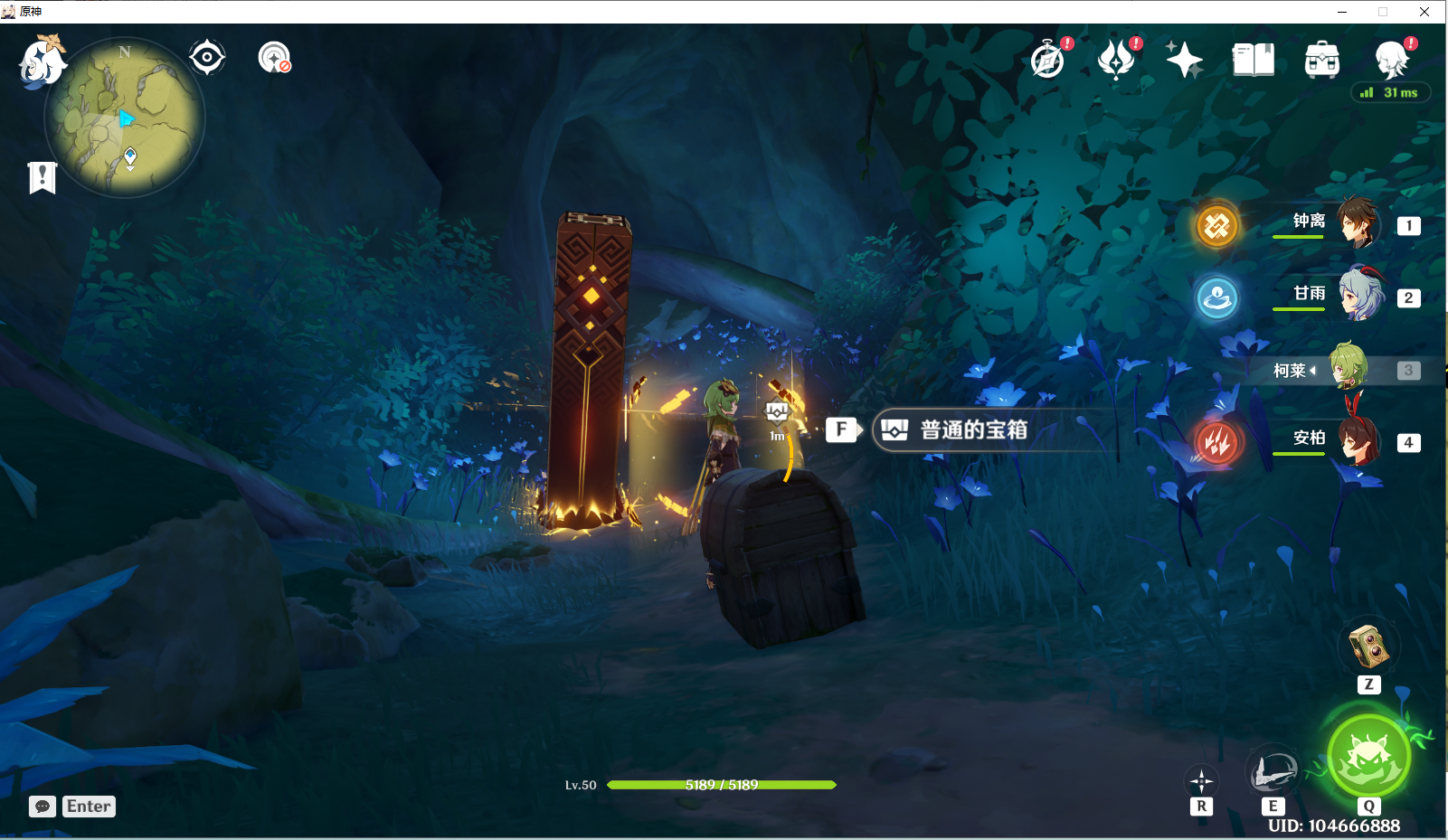Toggle the exploration flag under the minimap
The width and height of the screenshot is (1448, 840).
(x=42, y=177)
